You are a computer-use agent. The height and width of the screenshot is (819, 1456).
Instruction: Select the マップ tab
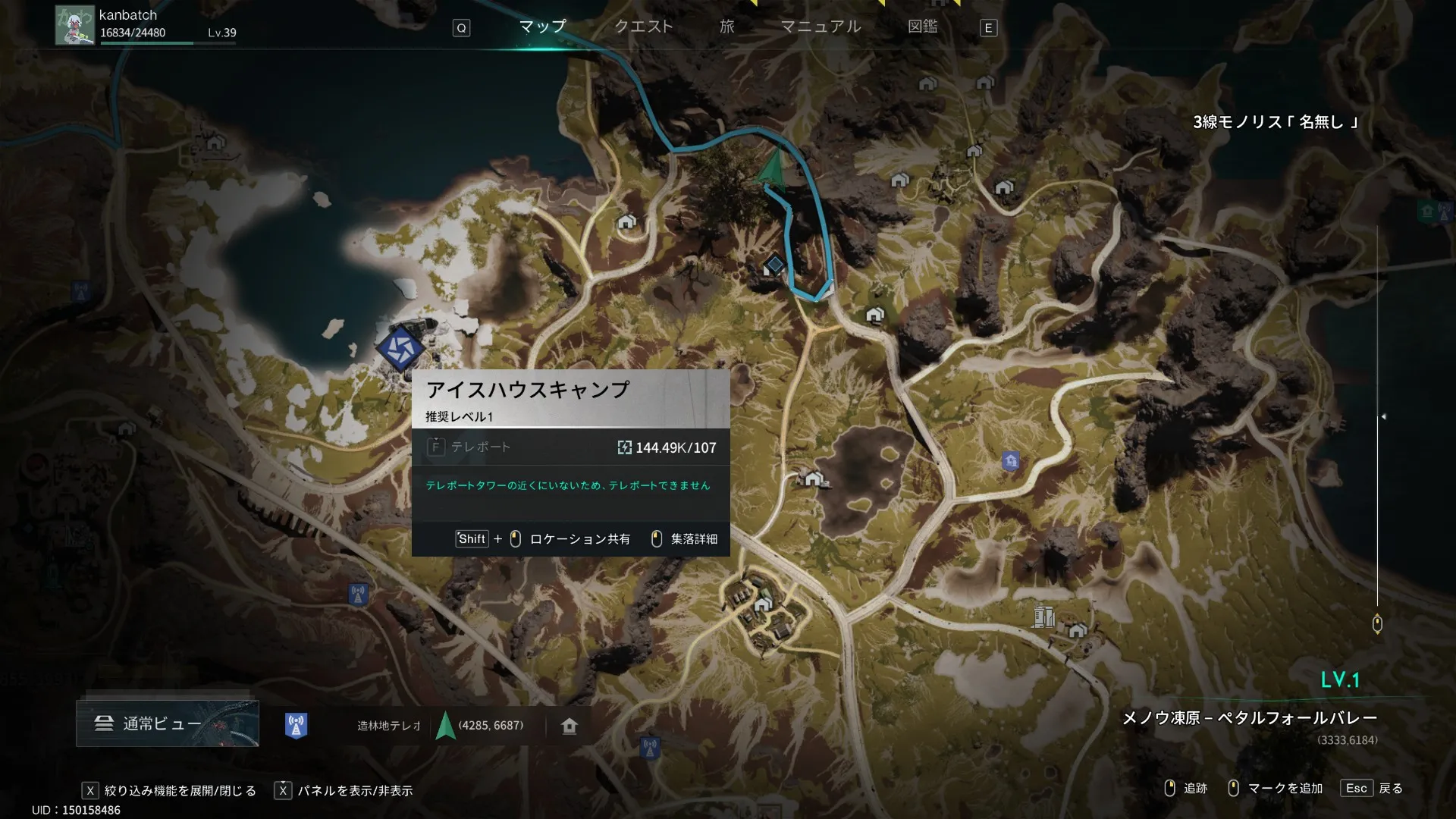click(x=542, y=27)
